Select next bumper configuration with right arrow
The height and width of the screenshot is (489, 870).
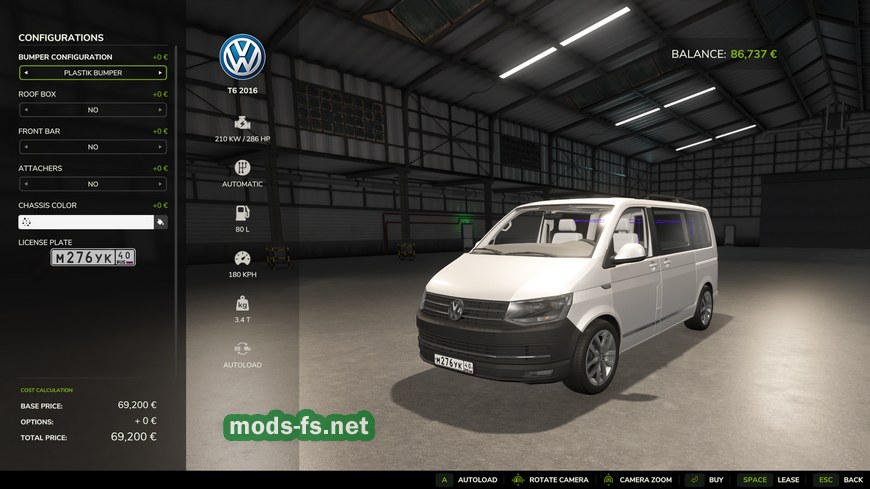(160, 73)
